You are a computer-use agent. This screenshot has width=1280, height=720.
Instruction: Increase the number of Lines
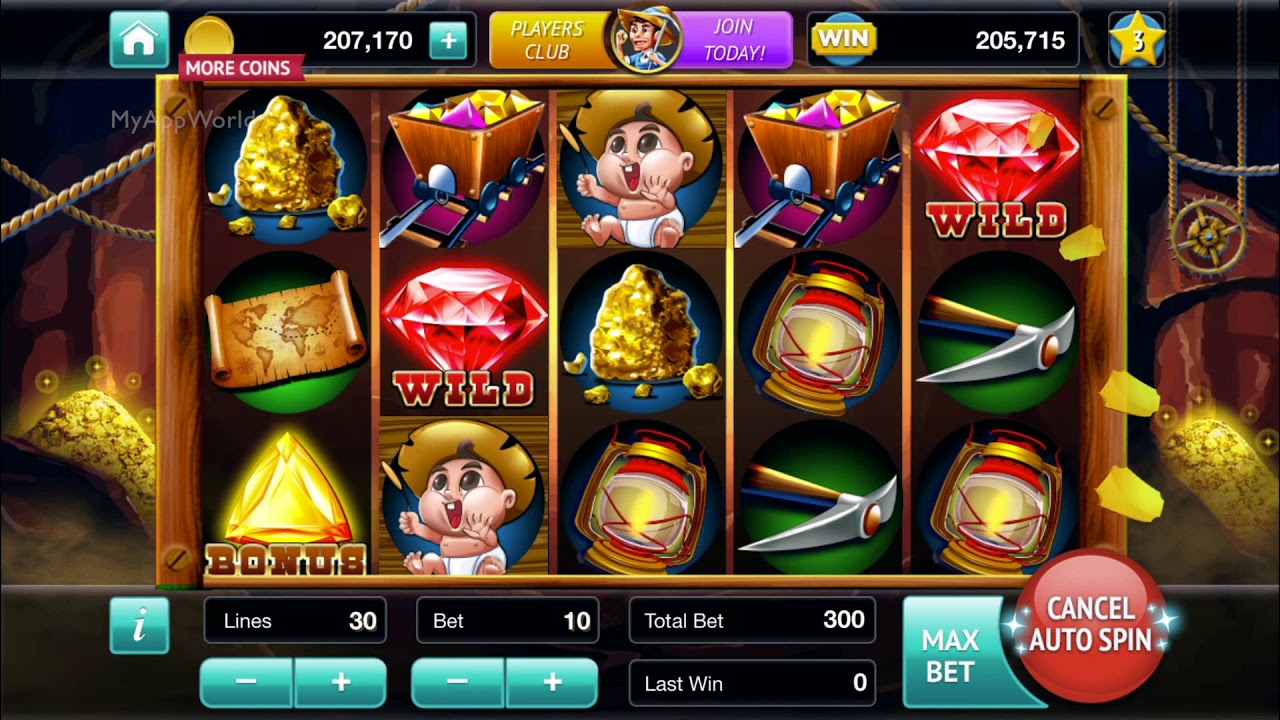tap(340, 682)
